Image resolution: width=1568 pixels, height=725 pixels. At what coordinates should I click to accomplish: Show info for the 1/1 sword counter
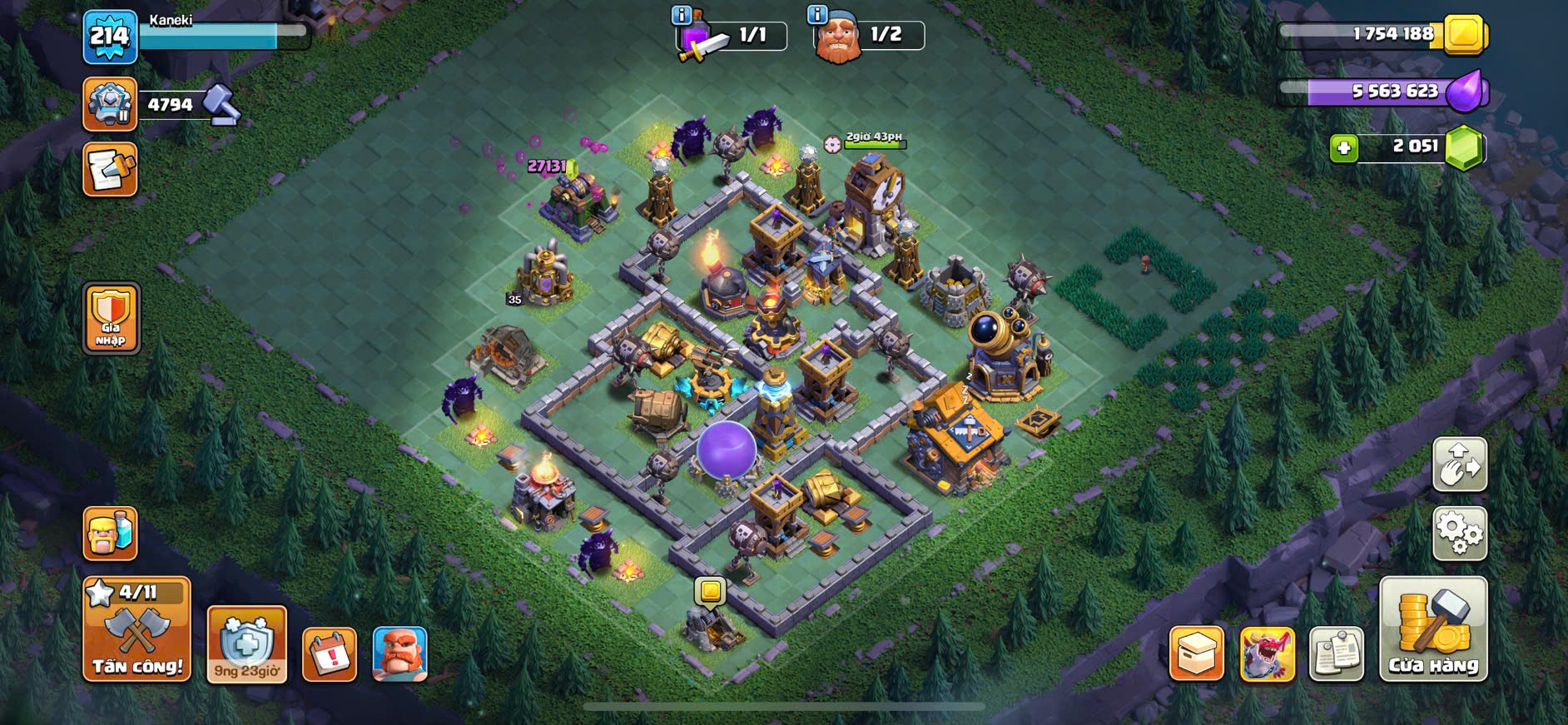tap(681, 14)
